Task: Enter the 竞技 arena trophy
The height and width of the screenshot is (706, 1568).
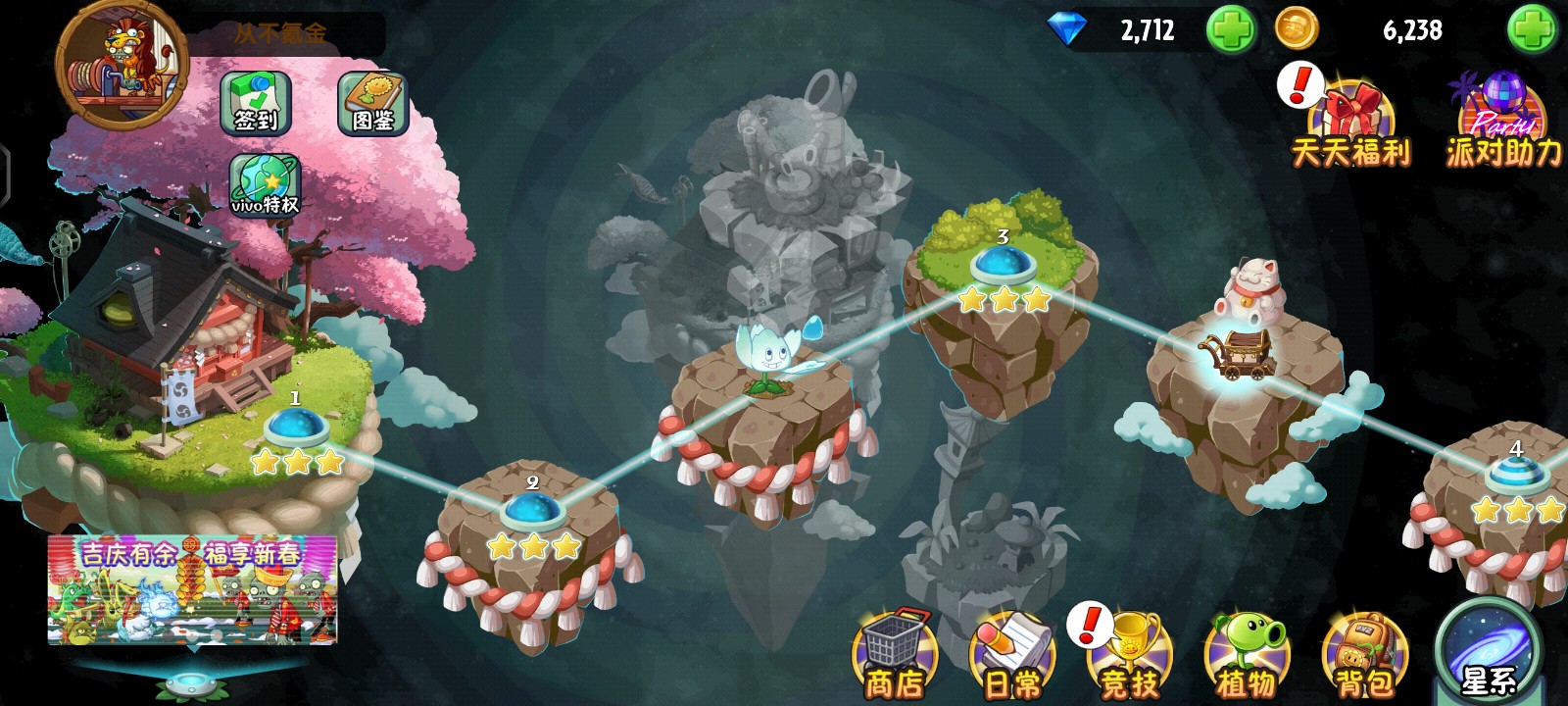Action: point(1130,654)
